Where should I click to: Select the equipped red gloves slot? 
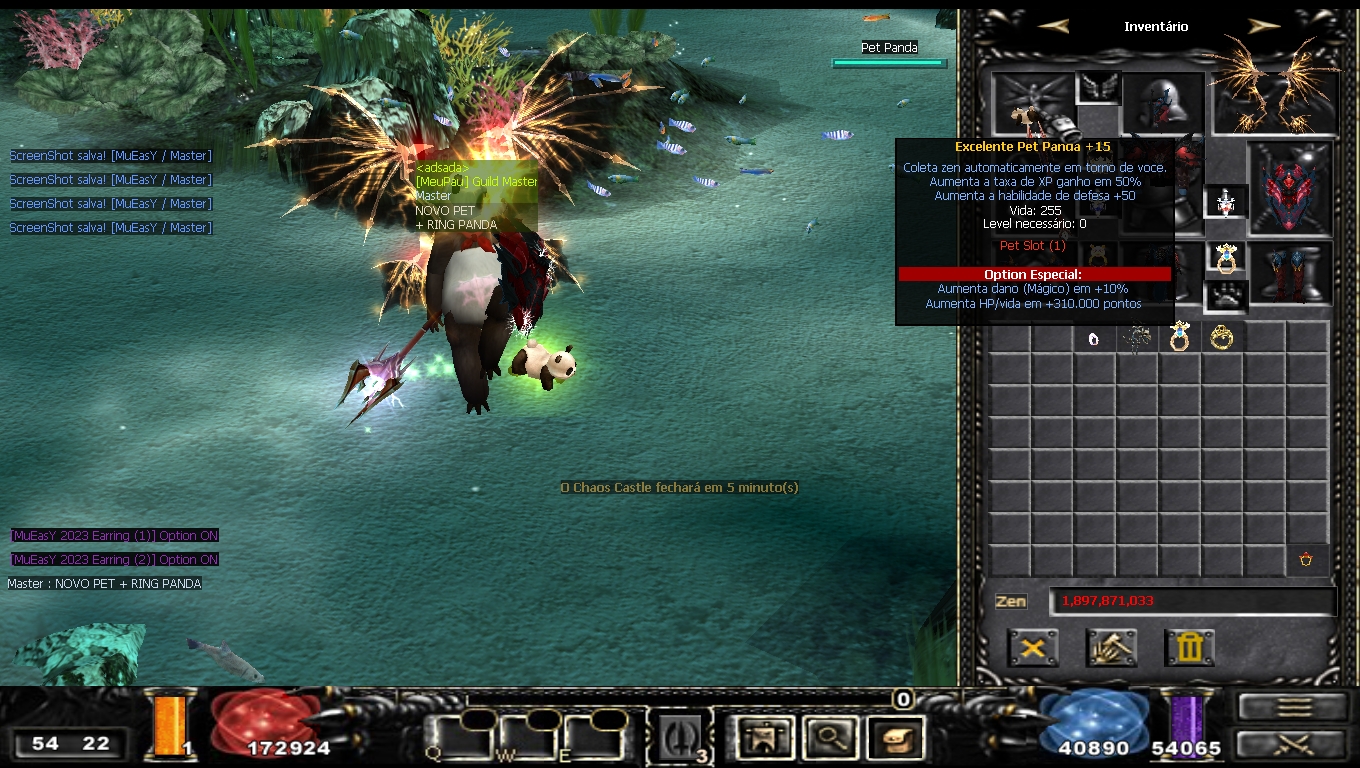[x=1290, y=187]
